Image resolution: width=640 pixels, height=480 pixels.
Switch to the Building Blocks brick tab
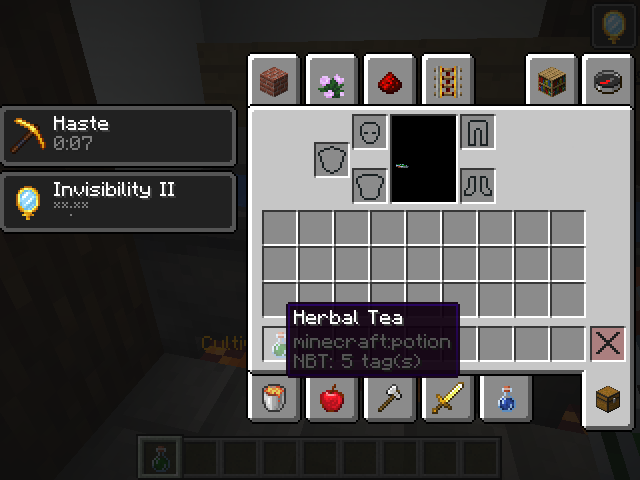(x=274, y=80)
